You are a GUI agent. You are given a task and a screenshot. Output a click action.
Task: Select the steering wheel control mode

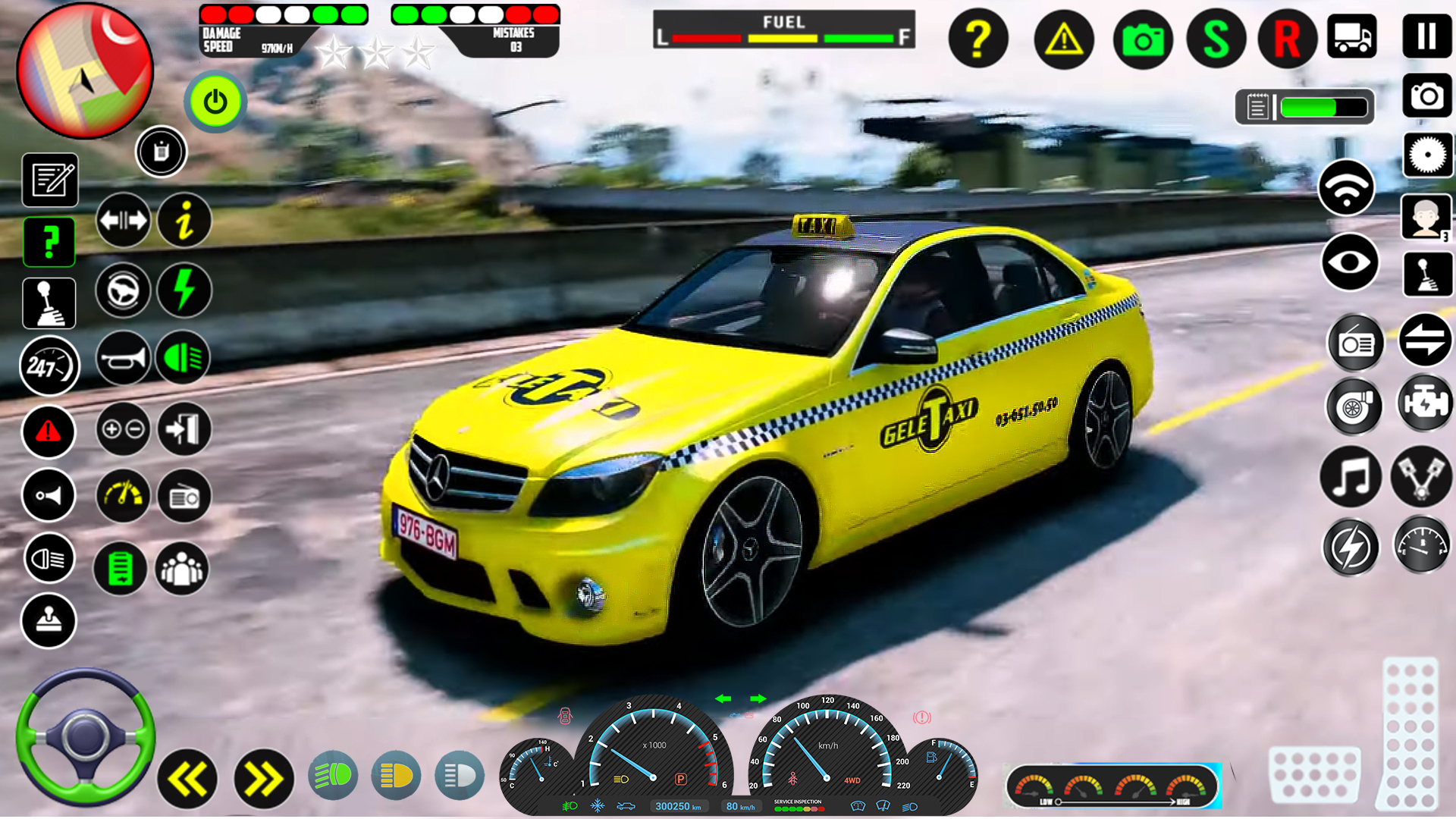tap(123, 292)
